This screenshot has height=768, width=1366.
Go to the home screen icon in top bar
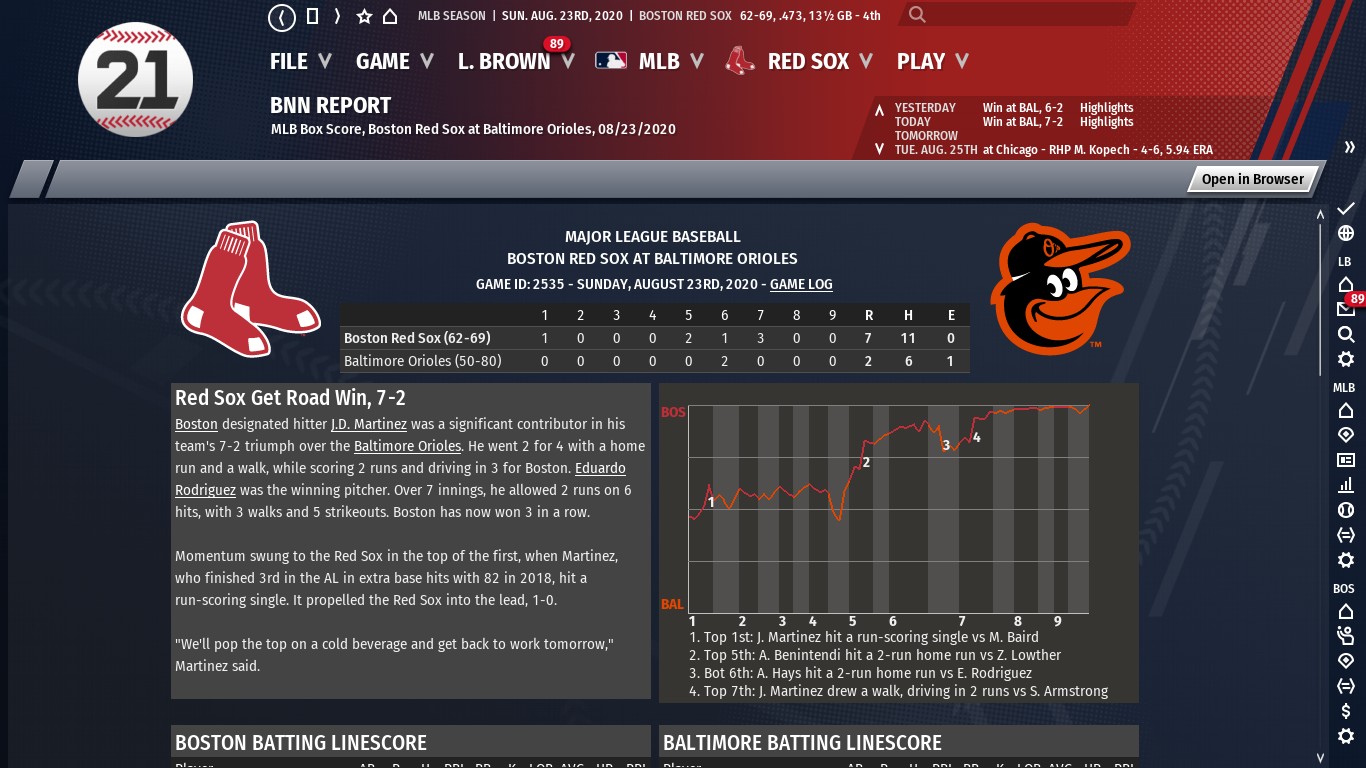390,16
